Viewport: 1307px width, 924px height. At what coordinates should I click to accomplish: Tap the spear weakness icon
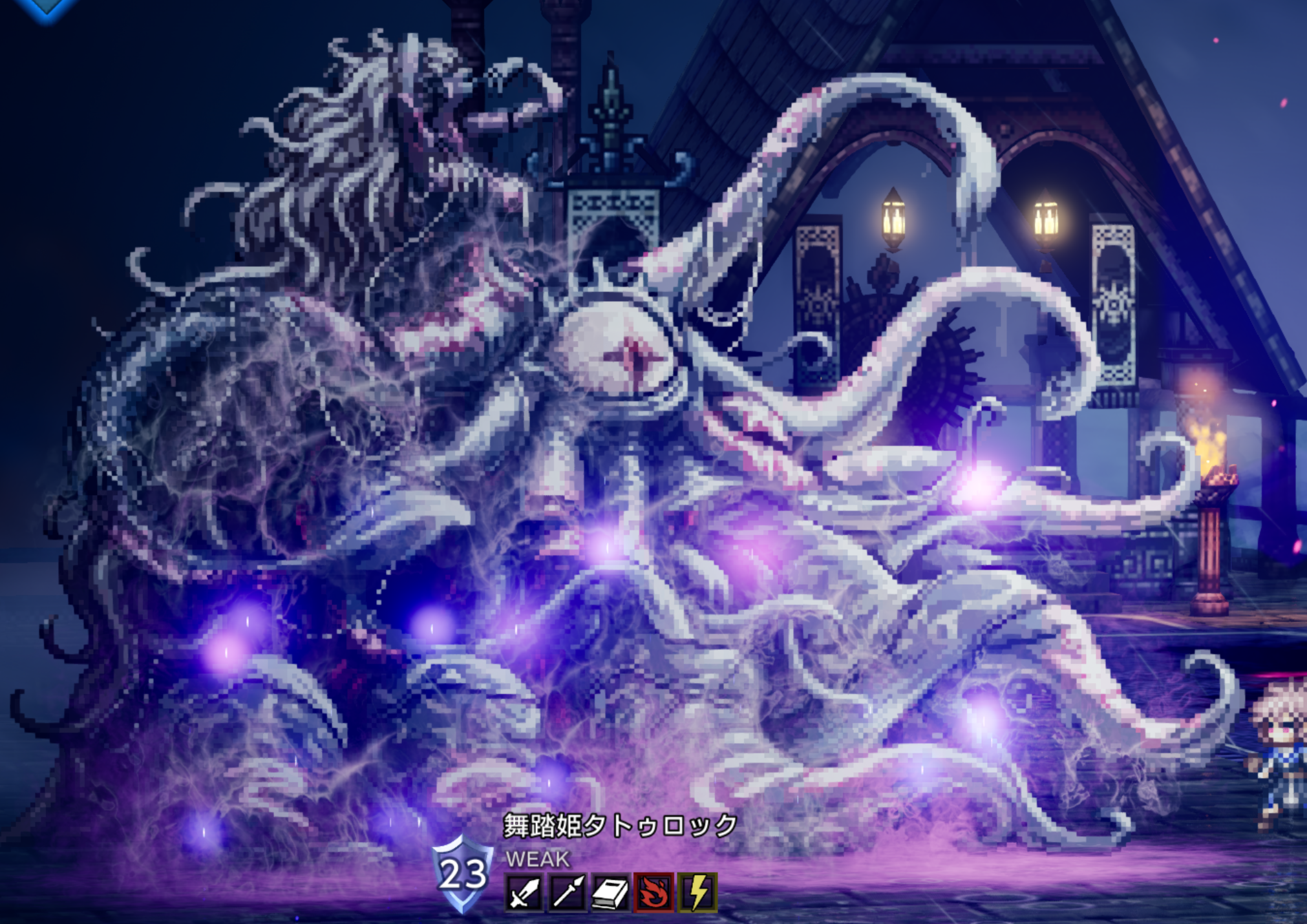tap(567, 892)
